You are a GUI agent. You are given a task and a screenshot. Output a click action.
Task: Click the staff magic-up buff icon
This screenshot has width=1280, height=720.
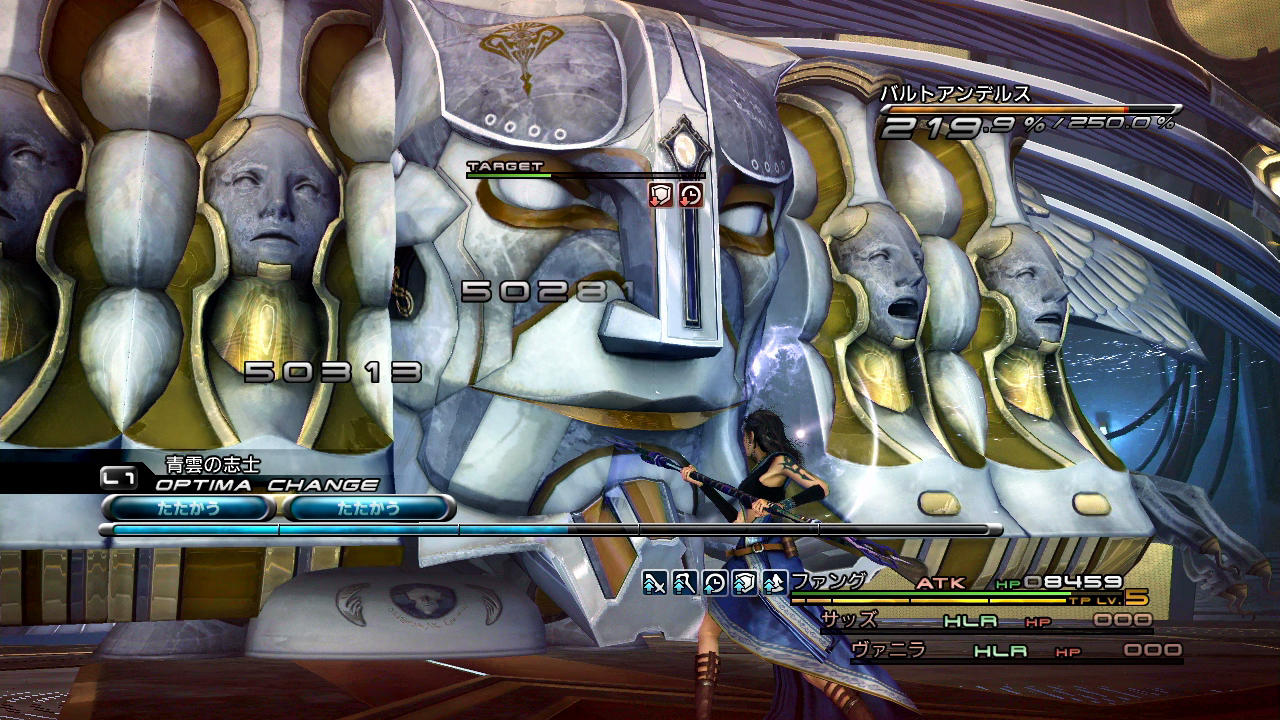684,583
